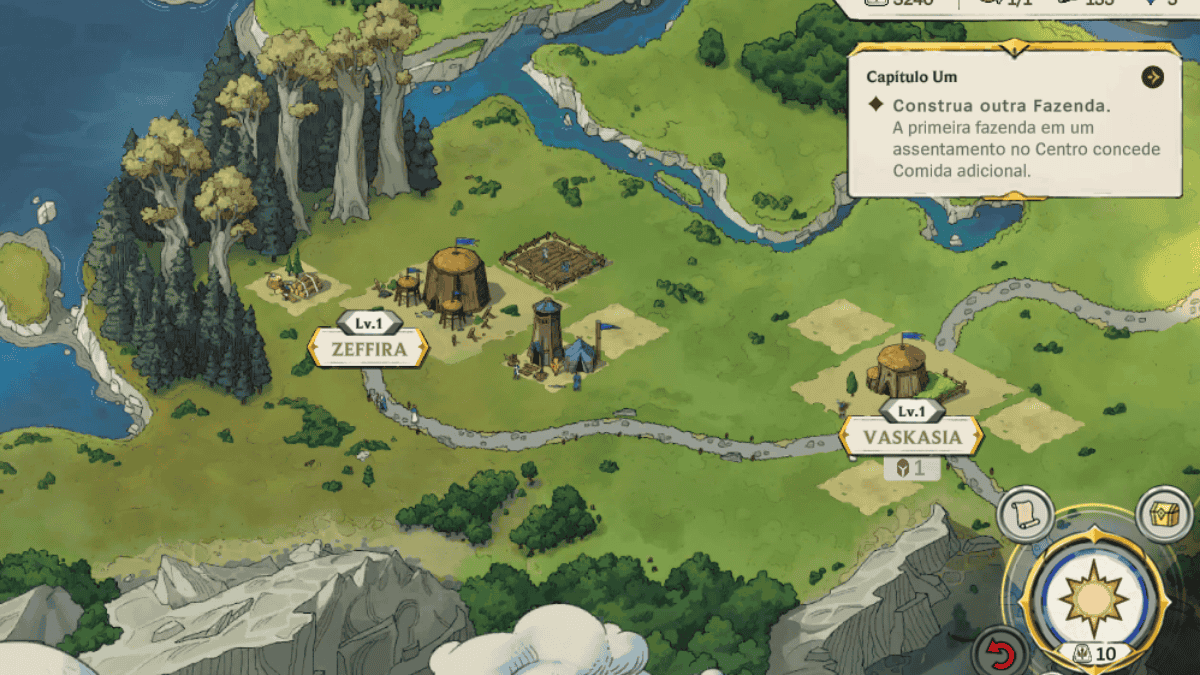Collapse the chapter objective panel's top tab
Viewport: 1200px width, 675px height.
(x=1016, y=48)
